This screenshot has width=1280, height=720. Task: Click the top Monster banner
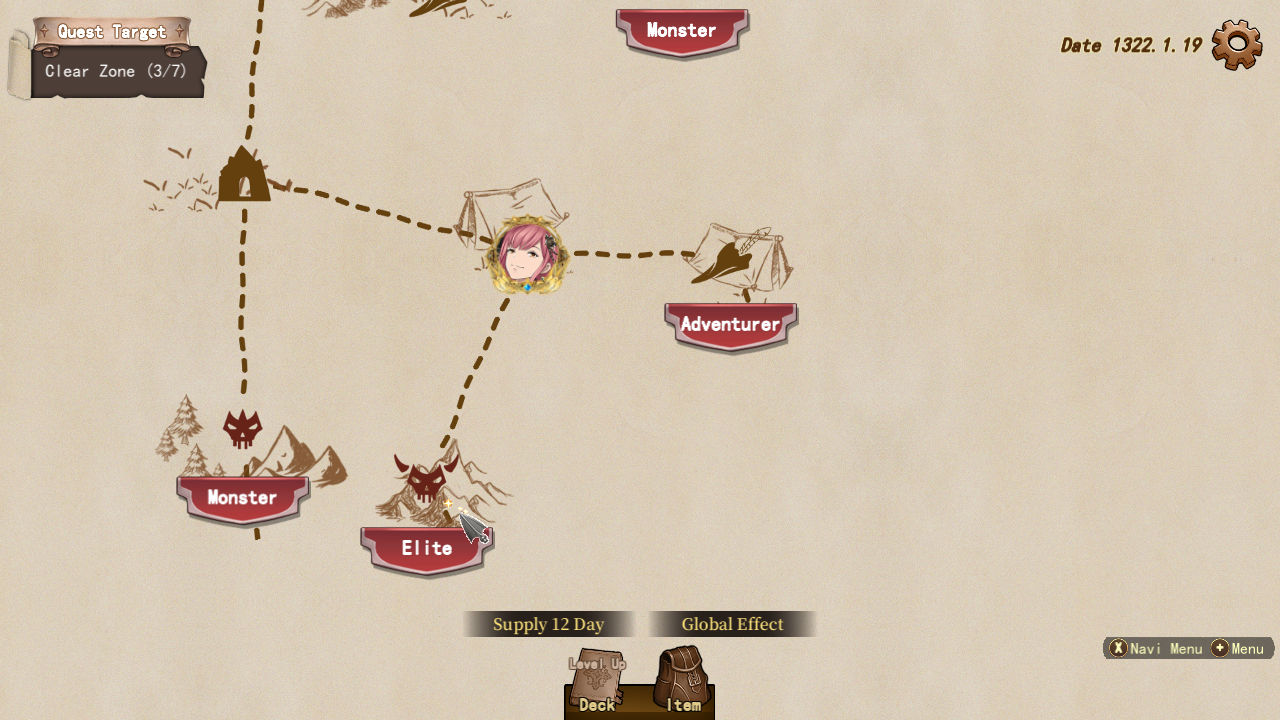tap(681, 31)
